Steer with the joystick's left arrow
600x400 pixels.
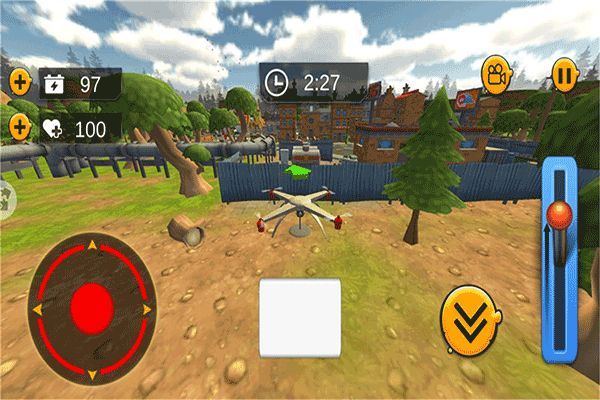coord(37,310)
